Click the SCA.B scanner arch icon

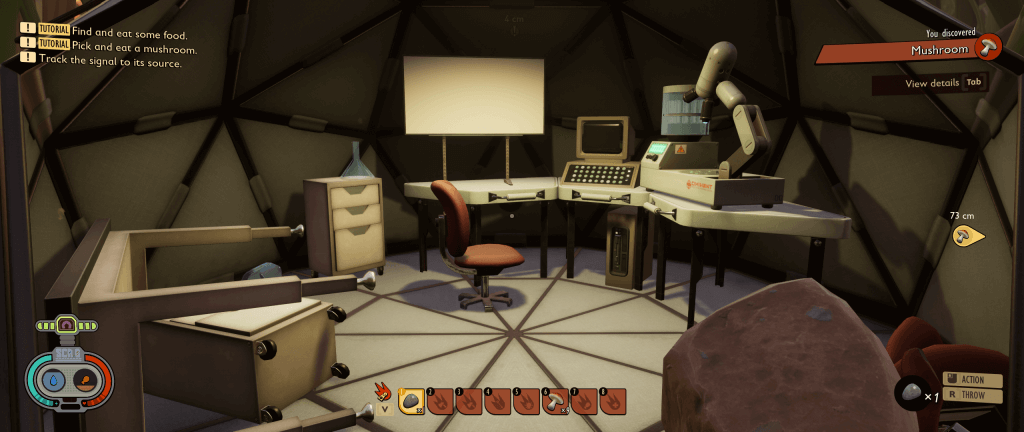(67, 325)
